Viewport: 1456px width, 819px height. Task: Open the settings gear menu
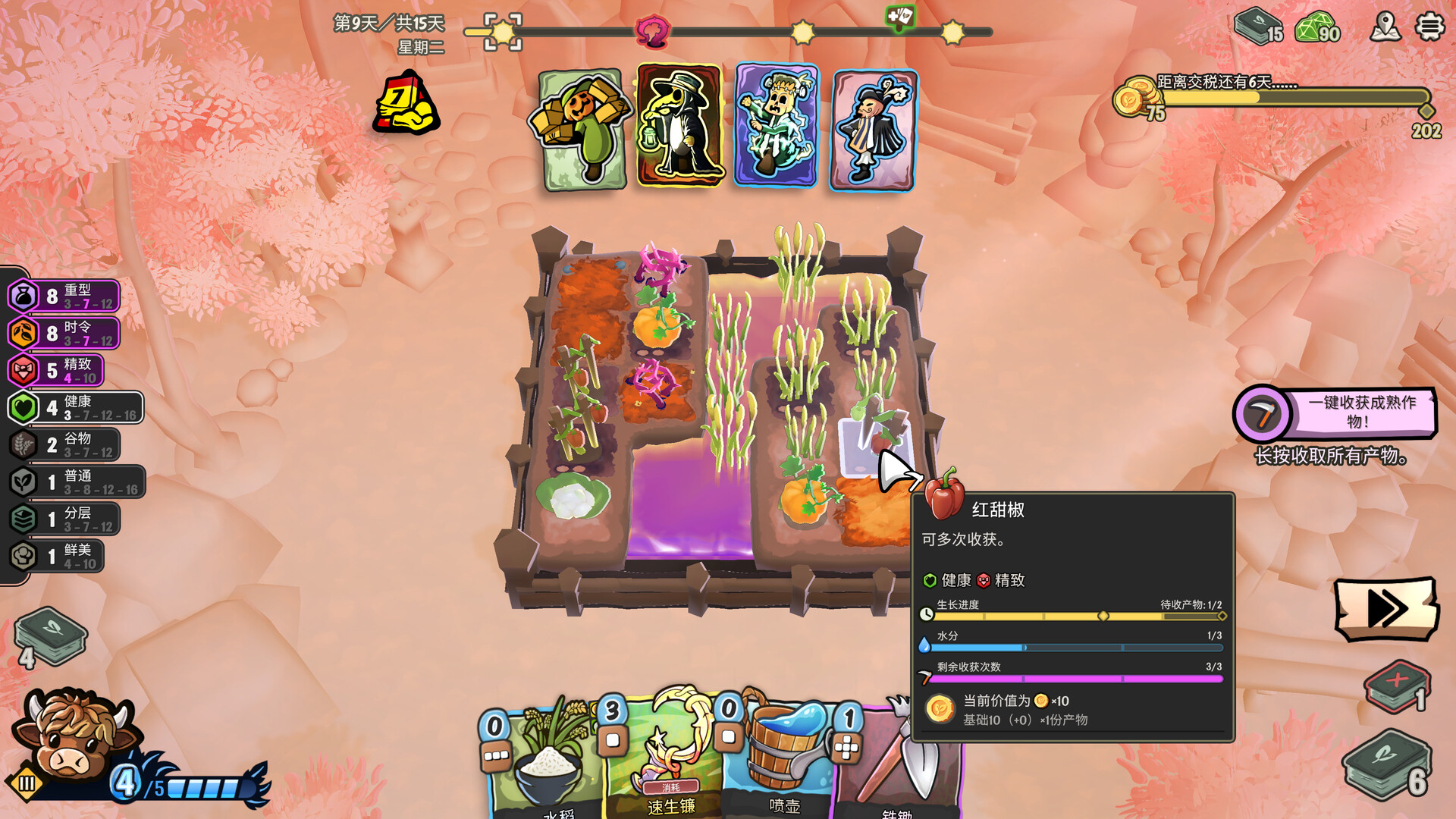[1429, 27]
